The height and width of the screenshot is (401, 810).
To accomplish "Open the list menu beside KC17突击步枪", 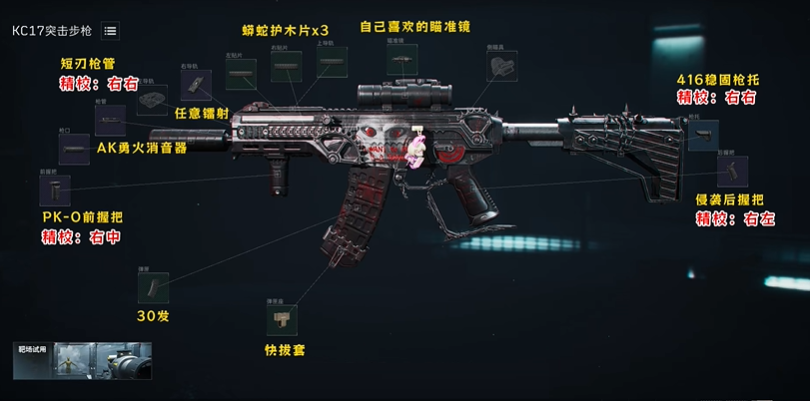I will [x=110, y=31].
